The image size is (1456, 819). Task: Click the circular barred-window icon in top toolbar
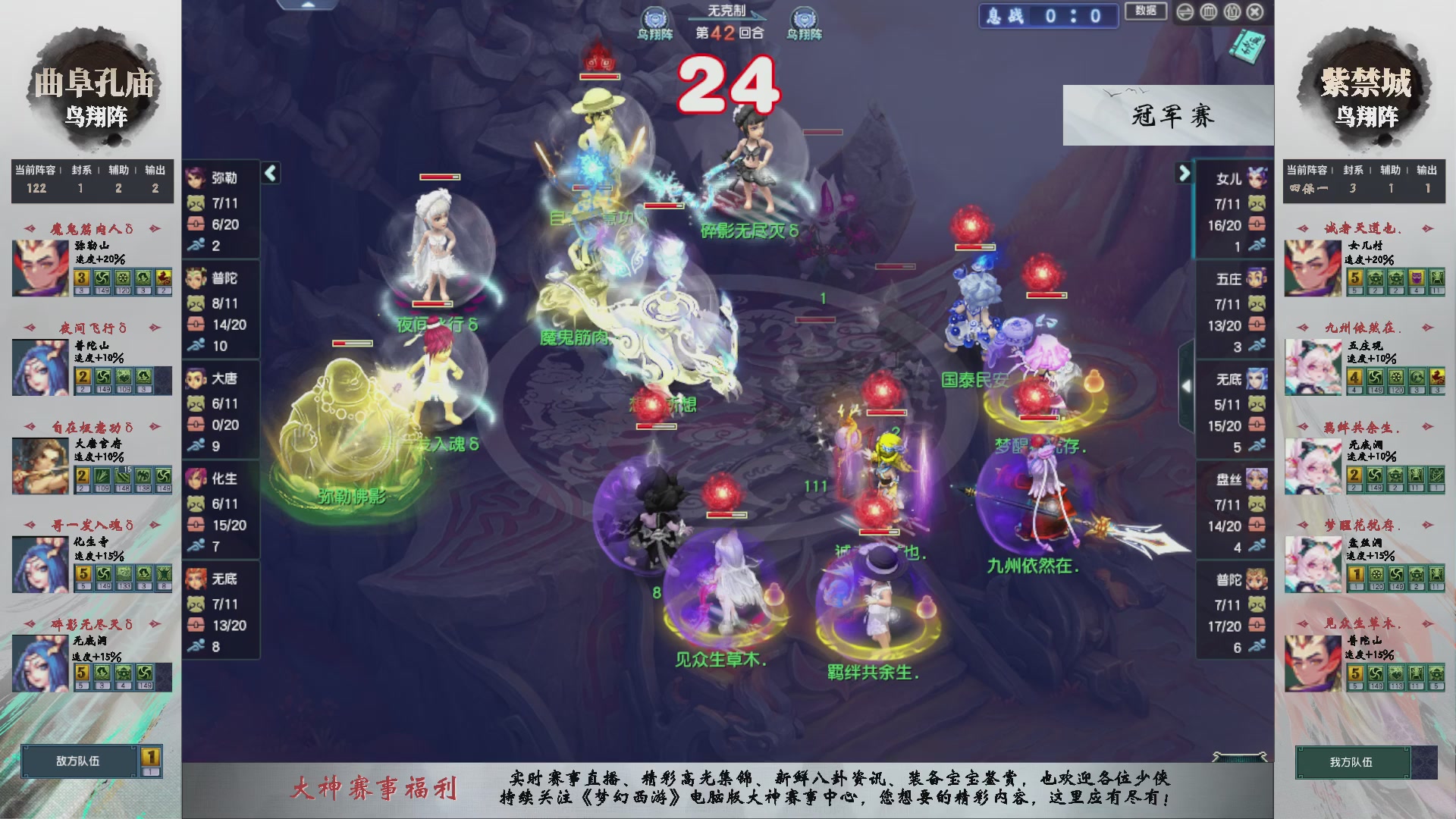(x=1209, y=12)
